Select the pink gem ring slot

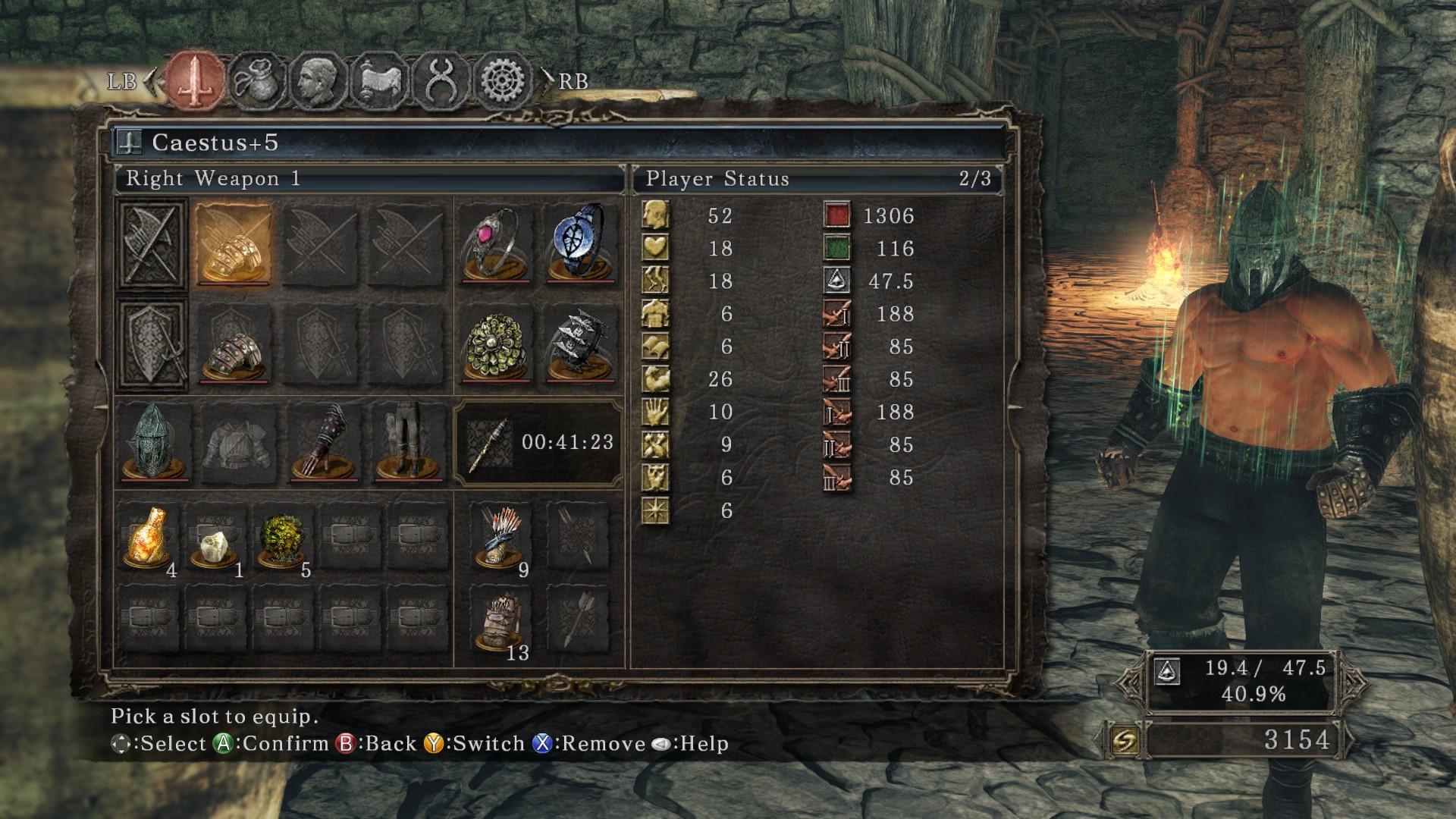point(495,244)
